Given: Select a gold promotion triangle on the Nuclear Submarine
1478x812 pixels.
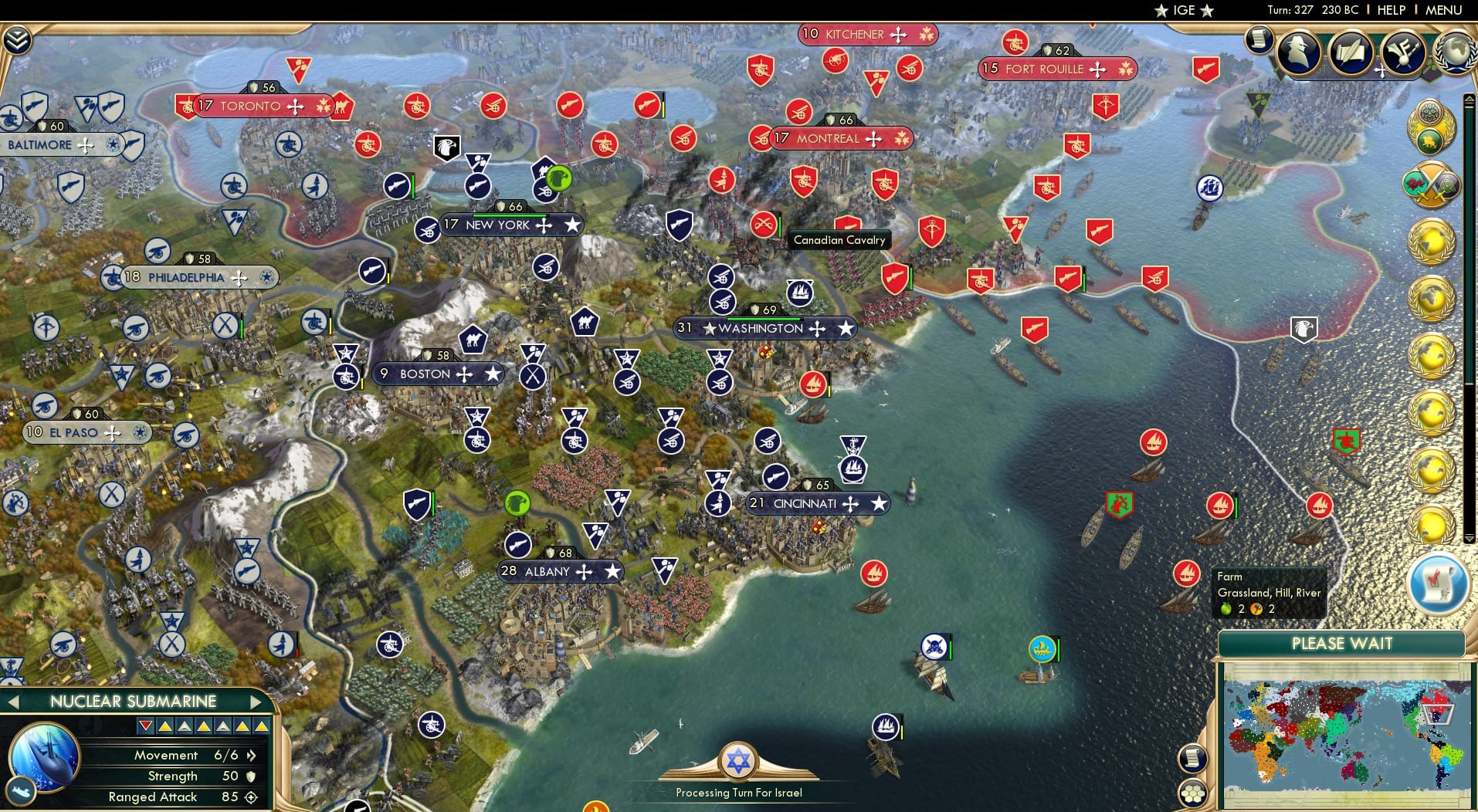Looking at the screenshot, I should coord(165,726).
